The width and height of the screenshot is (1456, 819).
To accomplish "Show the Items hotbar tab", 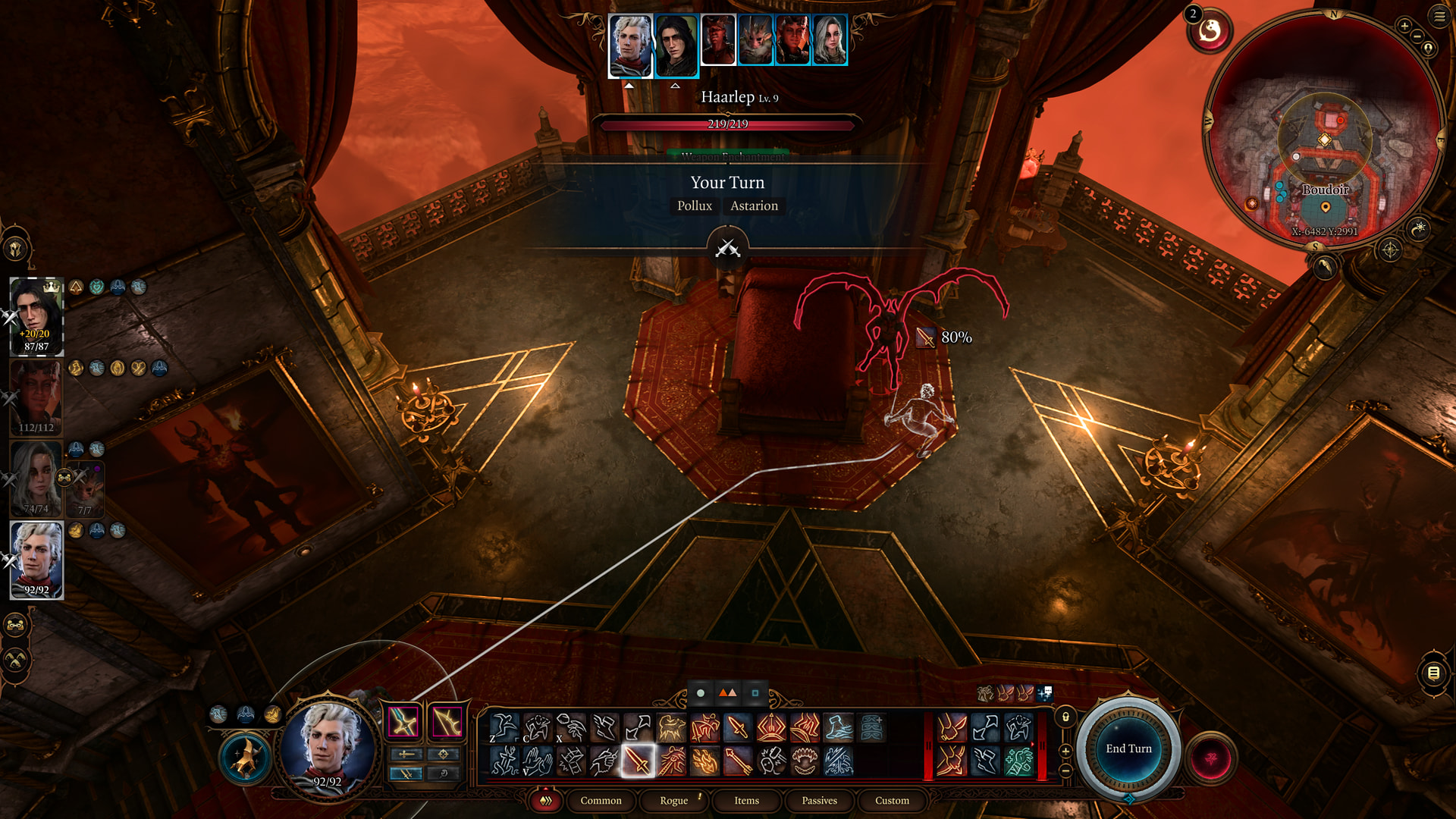I will [746, 800].
